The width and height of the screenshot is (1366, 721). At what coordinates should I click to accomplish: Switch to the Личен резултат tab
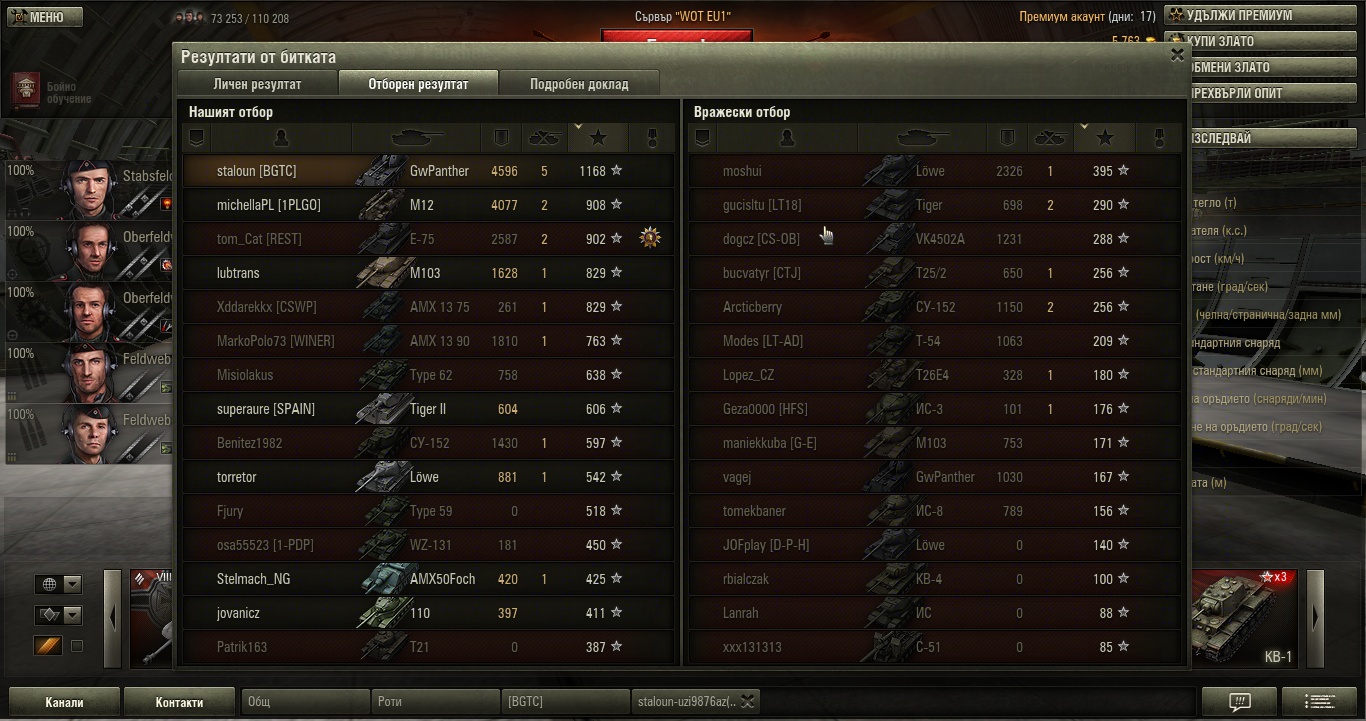[257, 84]
